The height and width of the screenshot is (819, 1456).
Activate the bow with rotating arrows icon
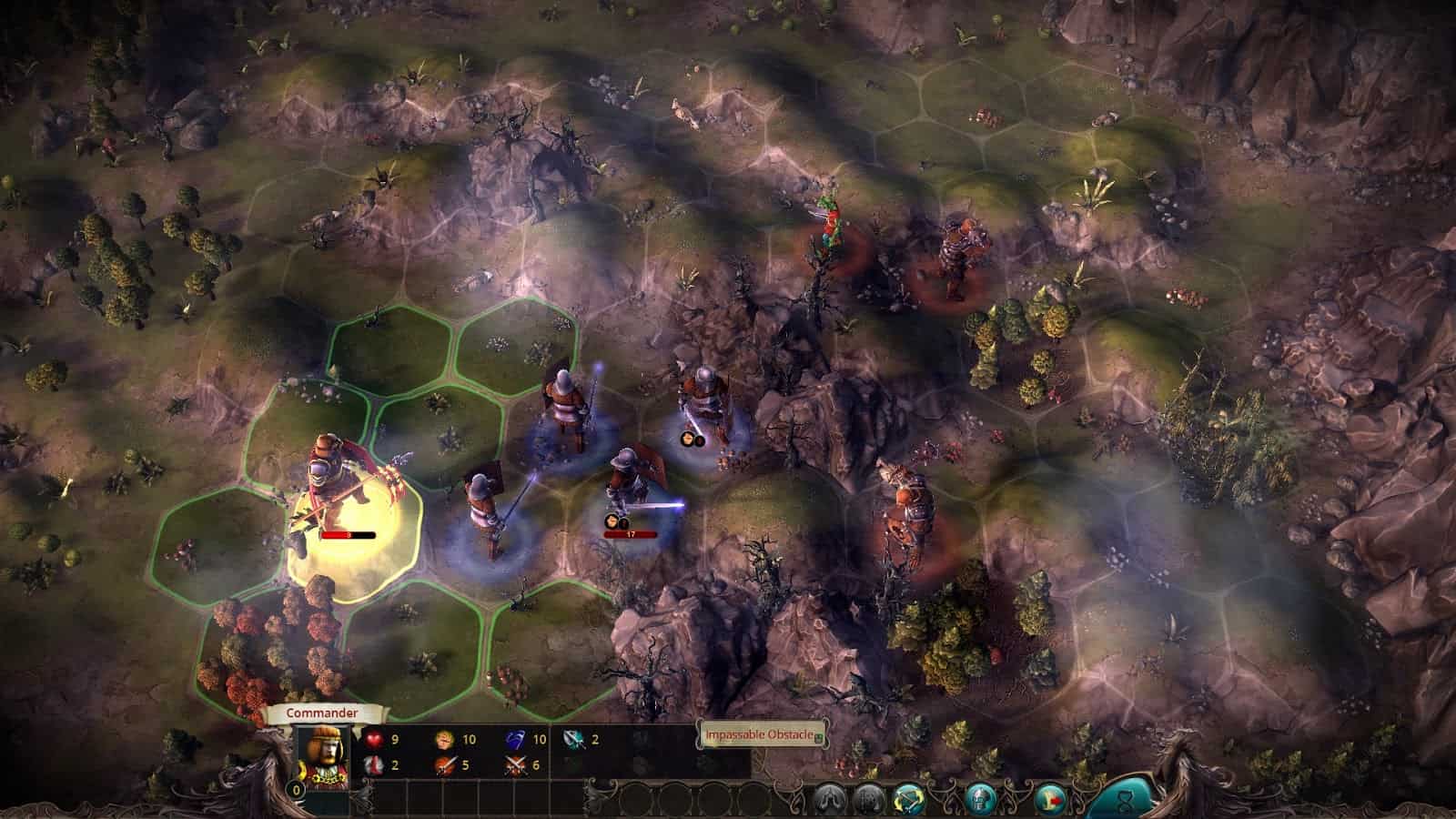(x=910, y=798)
